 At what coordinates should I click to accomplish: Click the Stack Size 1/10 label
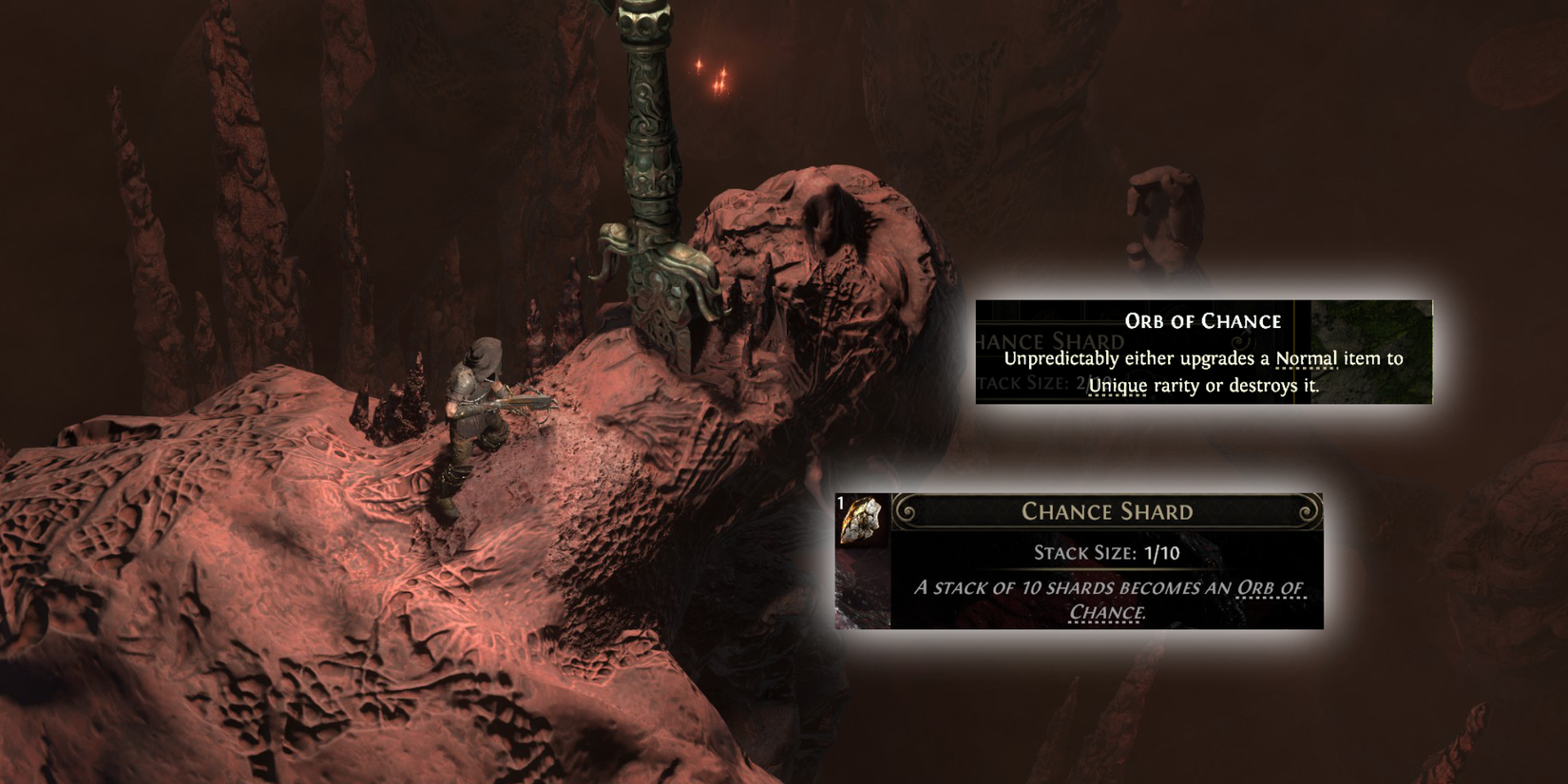1105,552
